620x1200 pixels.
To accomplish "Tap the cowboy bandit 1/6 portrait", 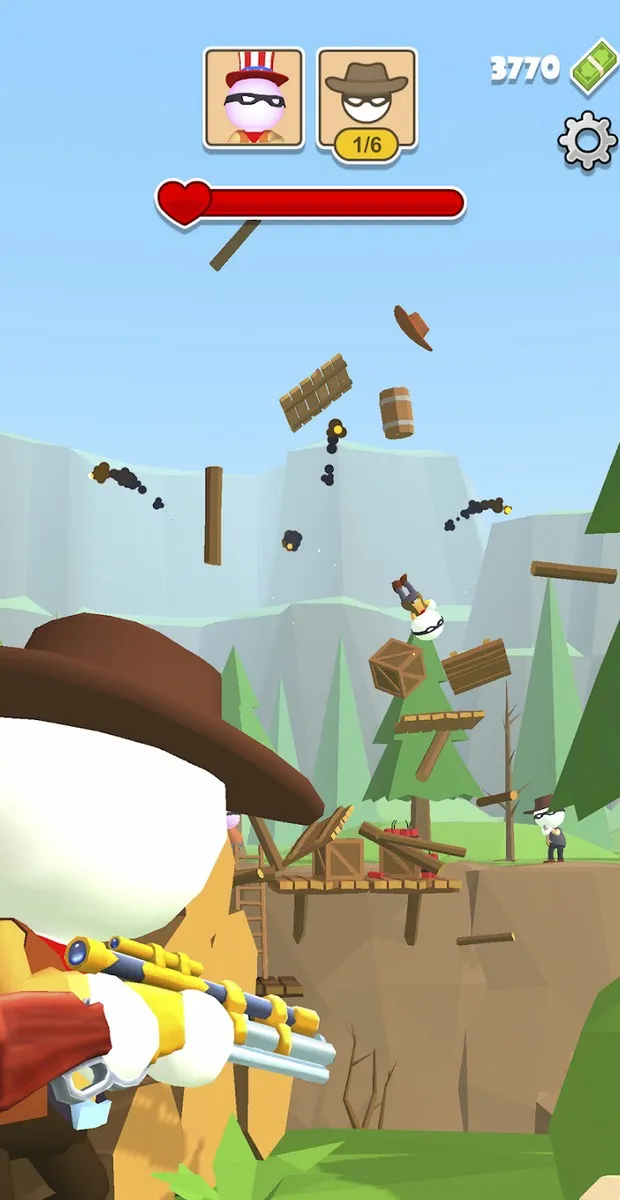I will point(367,99).
